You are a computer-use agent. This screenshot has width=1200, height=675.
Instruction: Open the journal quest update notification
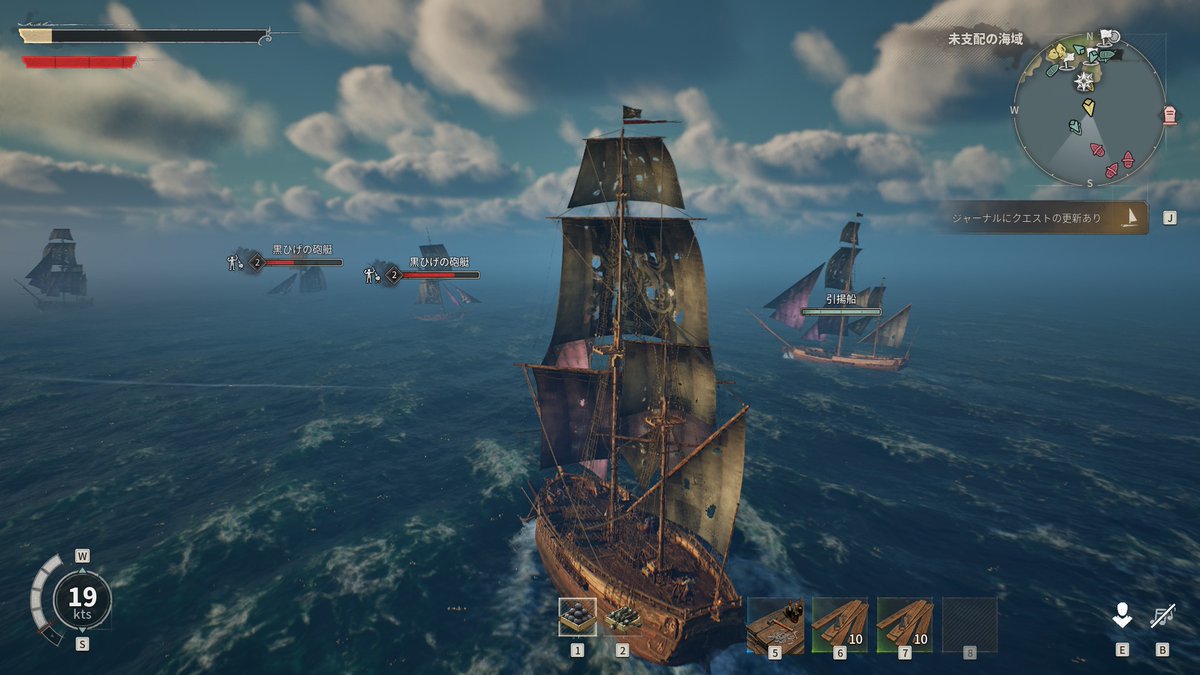1043,217
